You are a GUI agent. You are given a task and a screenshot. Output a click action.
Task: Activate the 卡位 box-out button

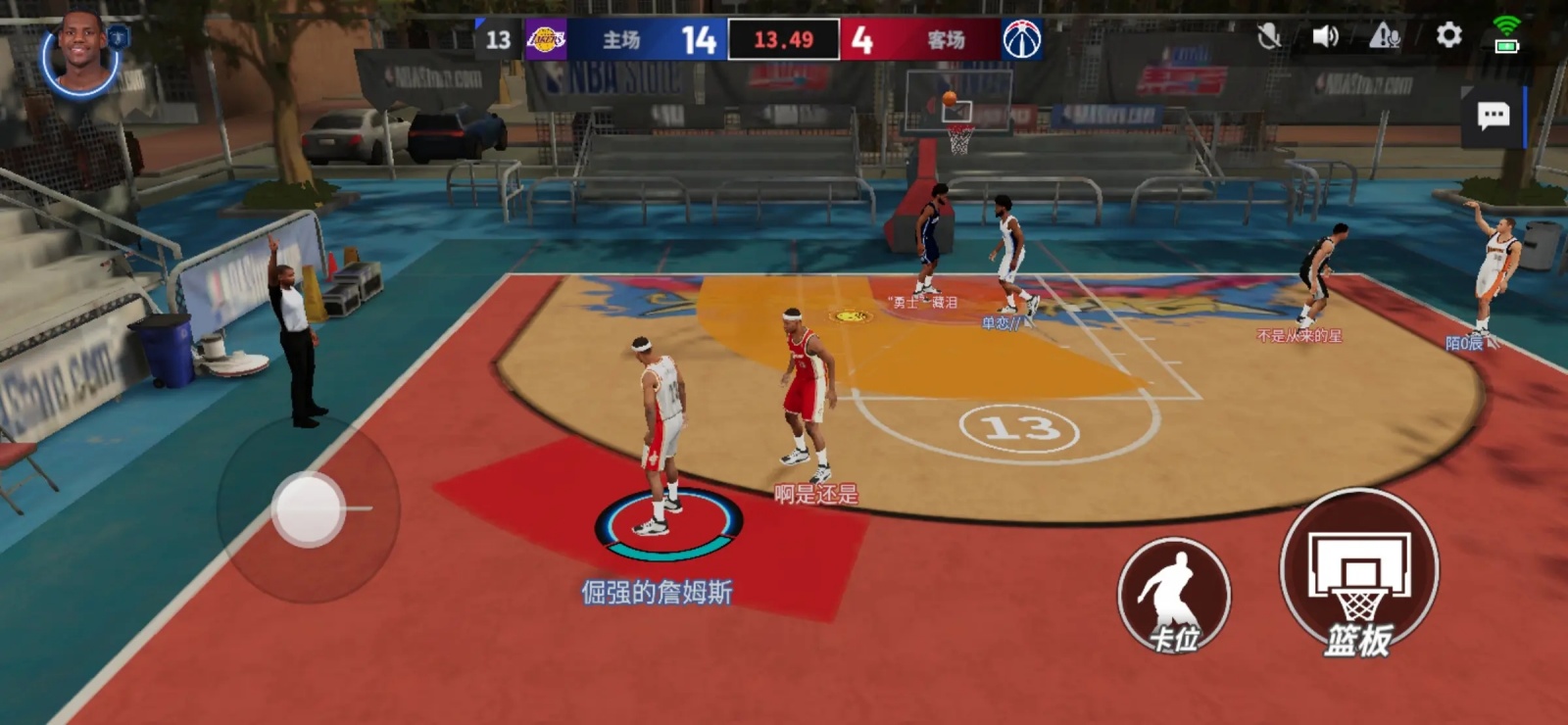click(1174, 596)
